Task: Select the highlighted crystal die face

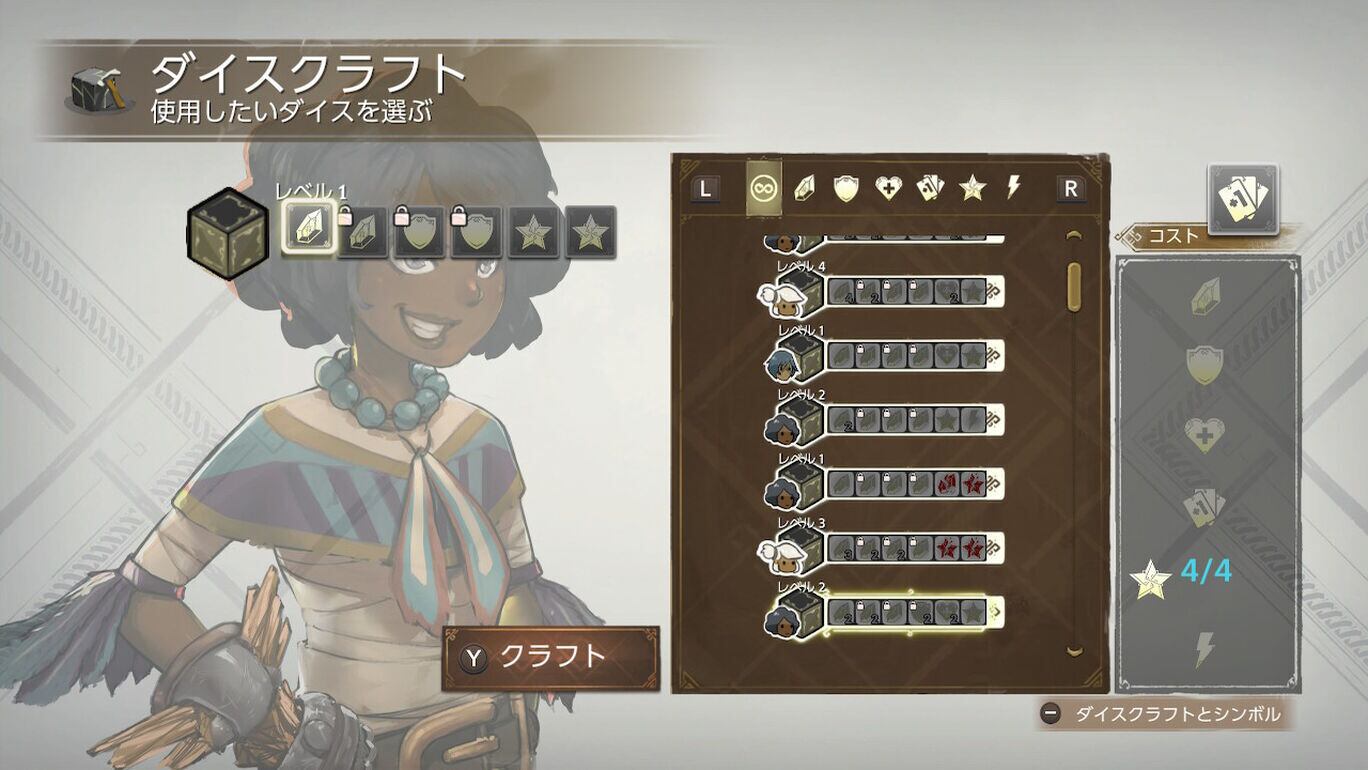Action: coord(307,231)
